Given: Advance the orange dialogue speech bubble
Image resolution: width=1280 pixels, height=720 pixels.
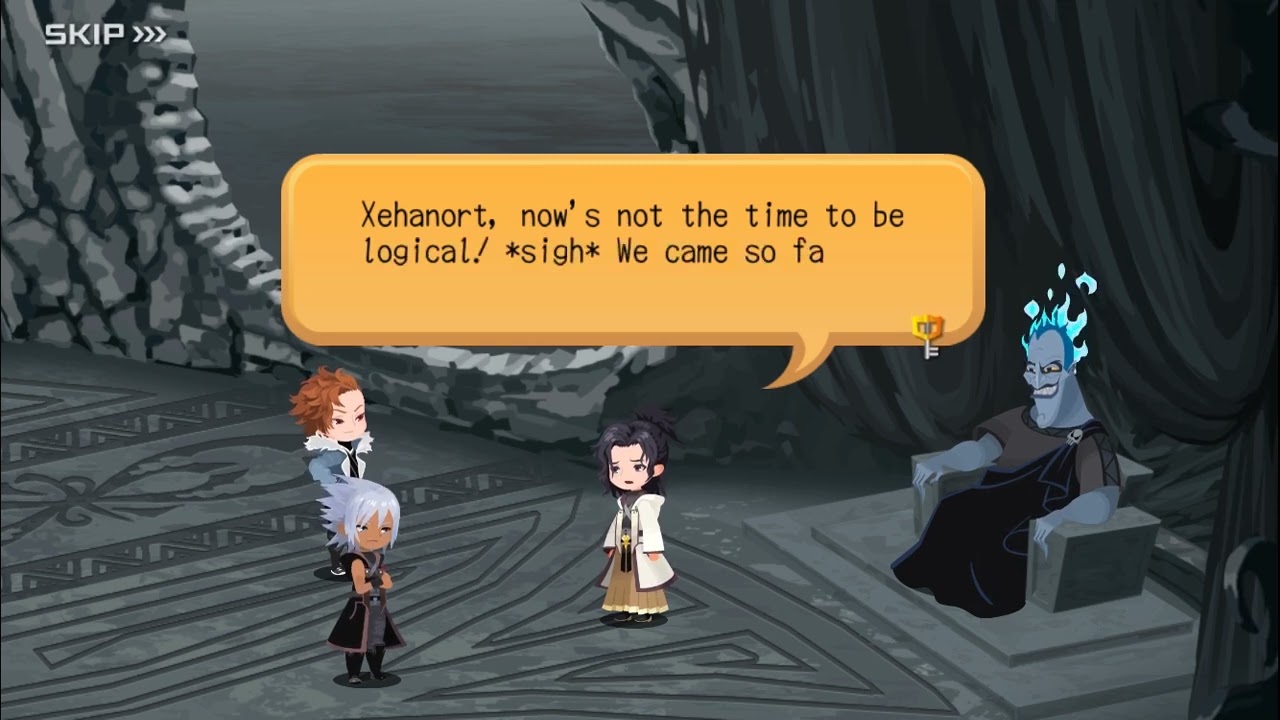Looking at the screenshot, I should pos(632,250).
